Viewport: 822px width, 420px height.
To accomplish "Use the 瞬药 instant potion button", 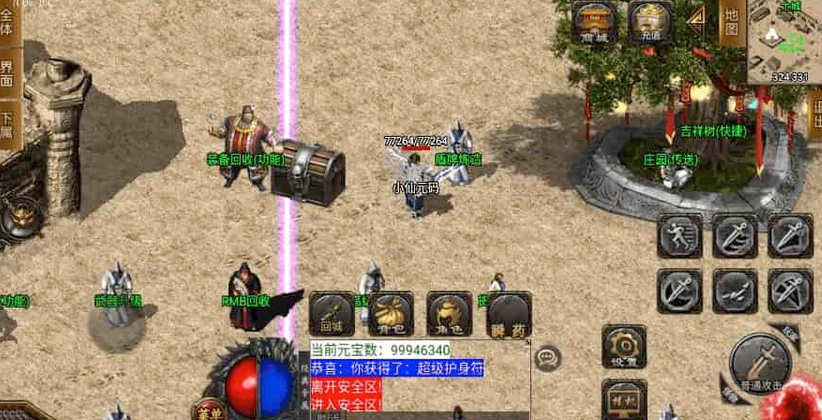I will tap(508, 313).
